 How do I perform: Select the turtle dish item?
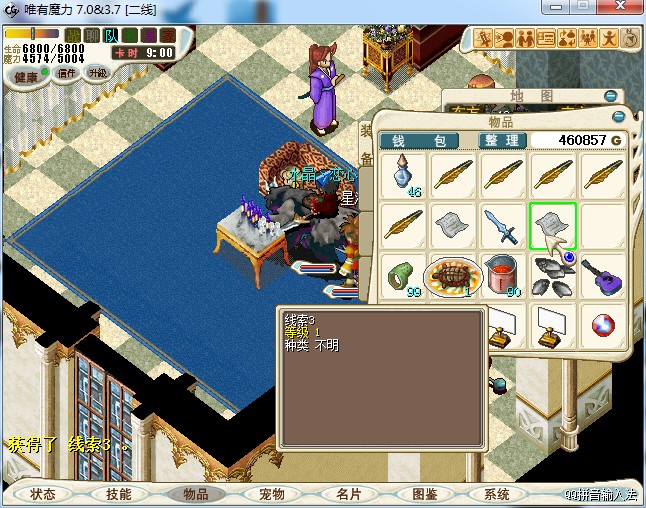452,275
